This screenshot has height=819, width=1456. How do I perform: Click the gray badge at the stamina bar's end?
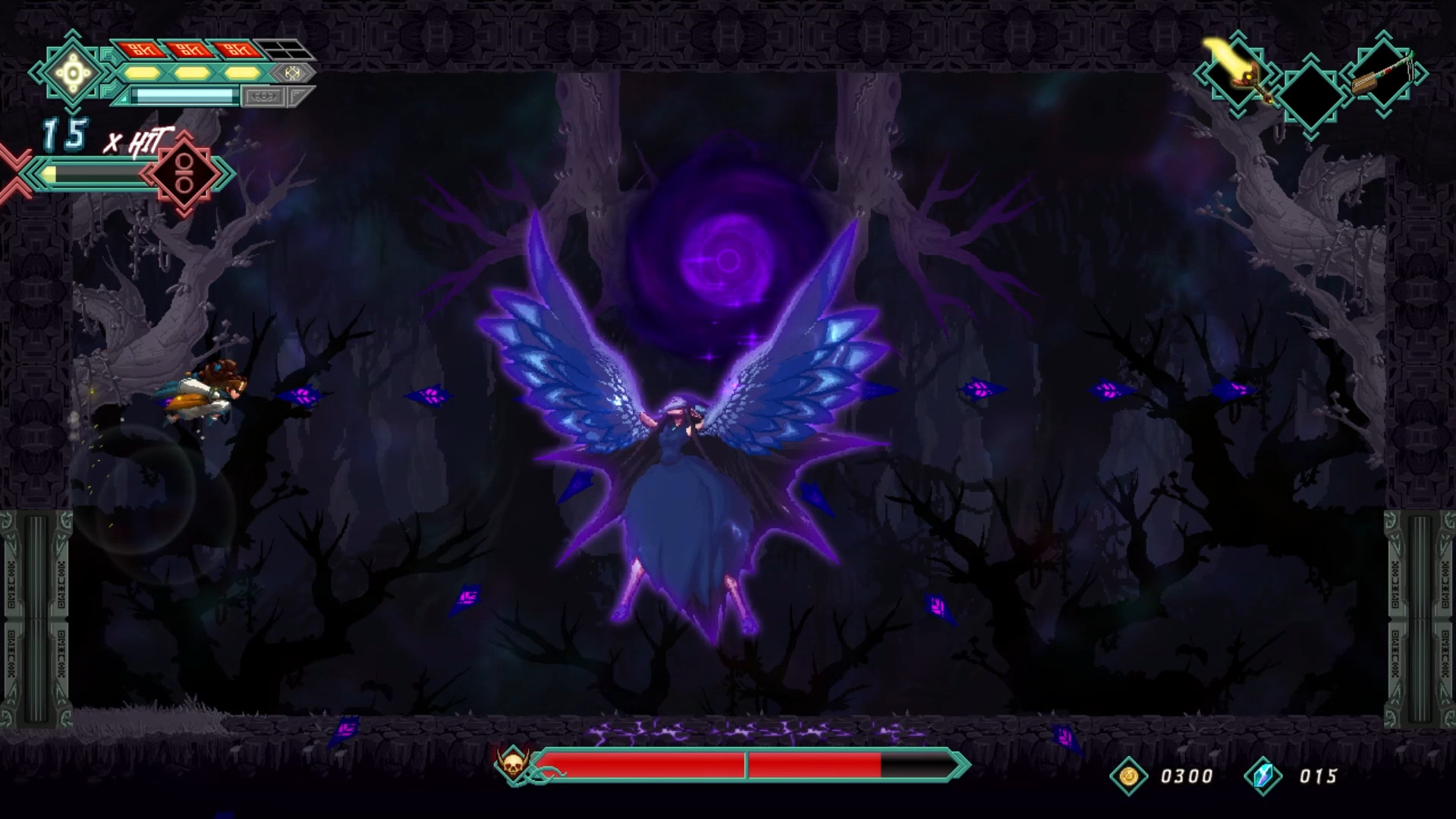(263, 97)
